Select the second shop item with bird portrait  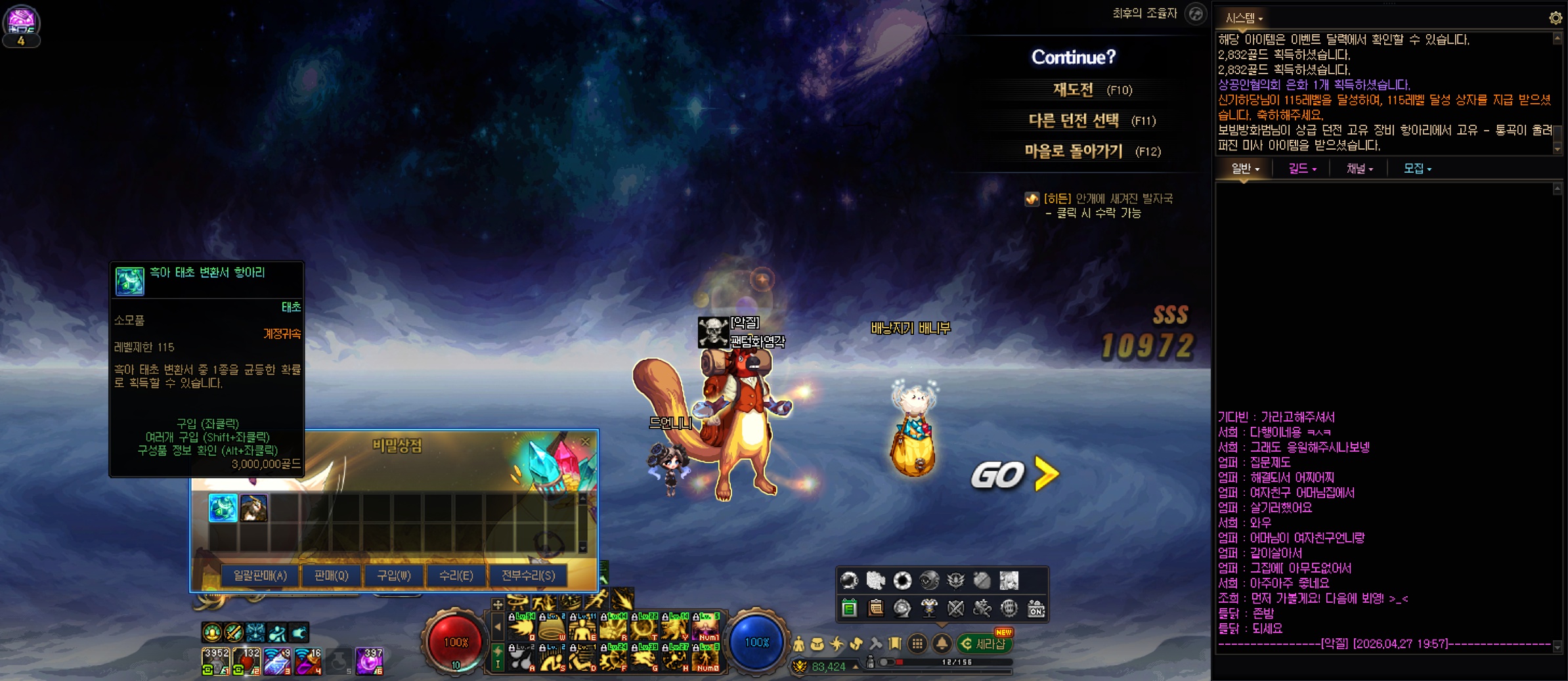click(253, 508)
